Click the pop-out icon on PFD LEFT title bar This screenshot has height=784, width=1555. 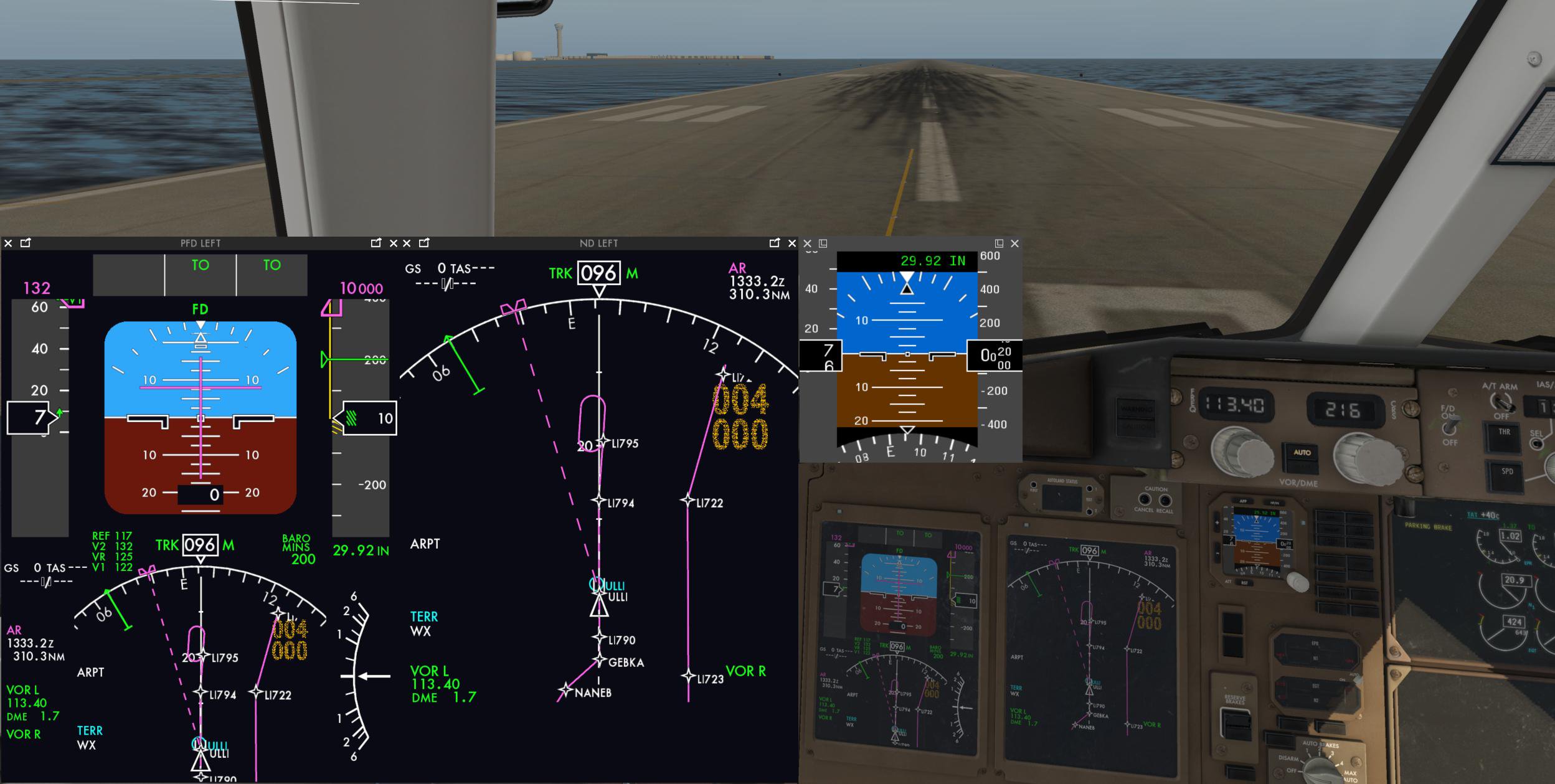click(x=24, y=243)
